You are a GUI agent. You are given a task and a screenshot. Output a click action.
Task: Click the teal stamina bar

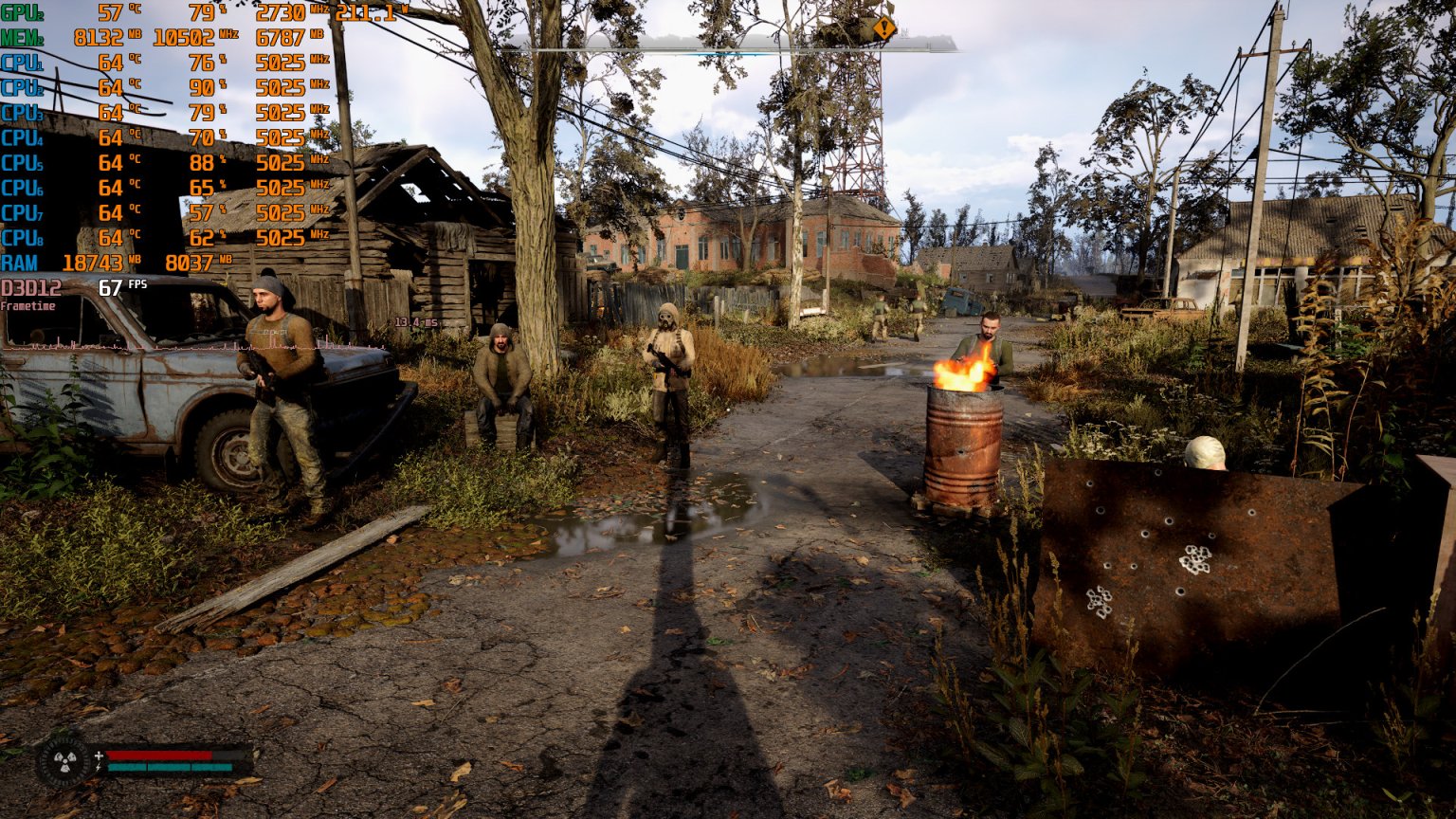coord(171,767)
